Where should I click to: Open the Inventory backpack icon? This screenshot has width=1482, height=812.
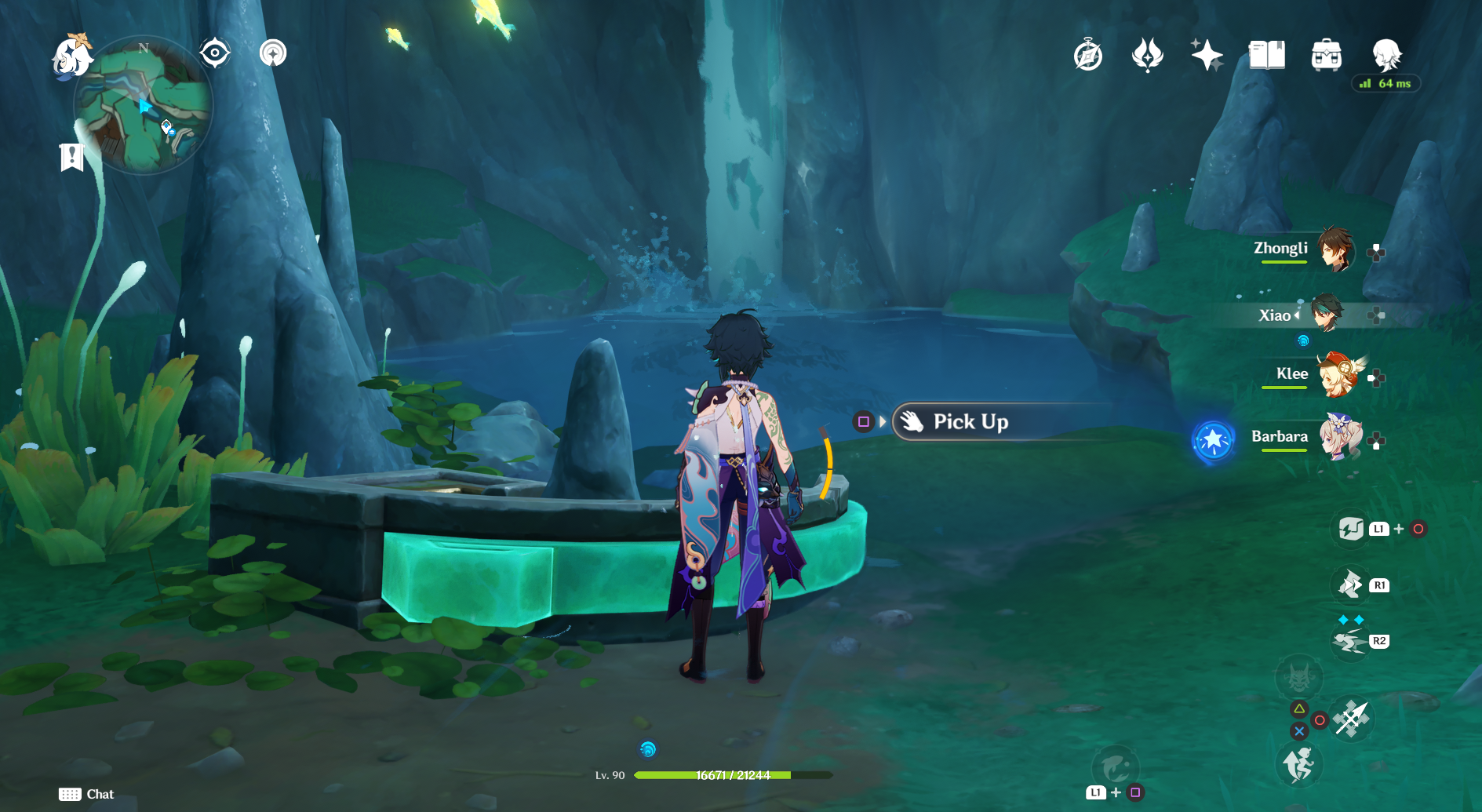coord(1327,55)
